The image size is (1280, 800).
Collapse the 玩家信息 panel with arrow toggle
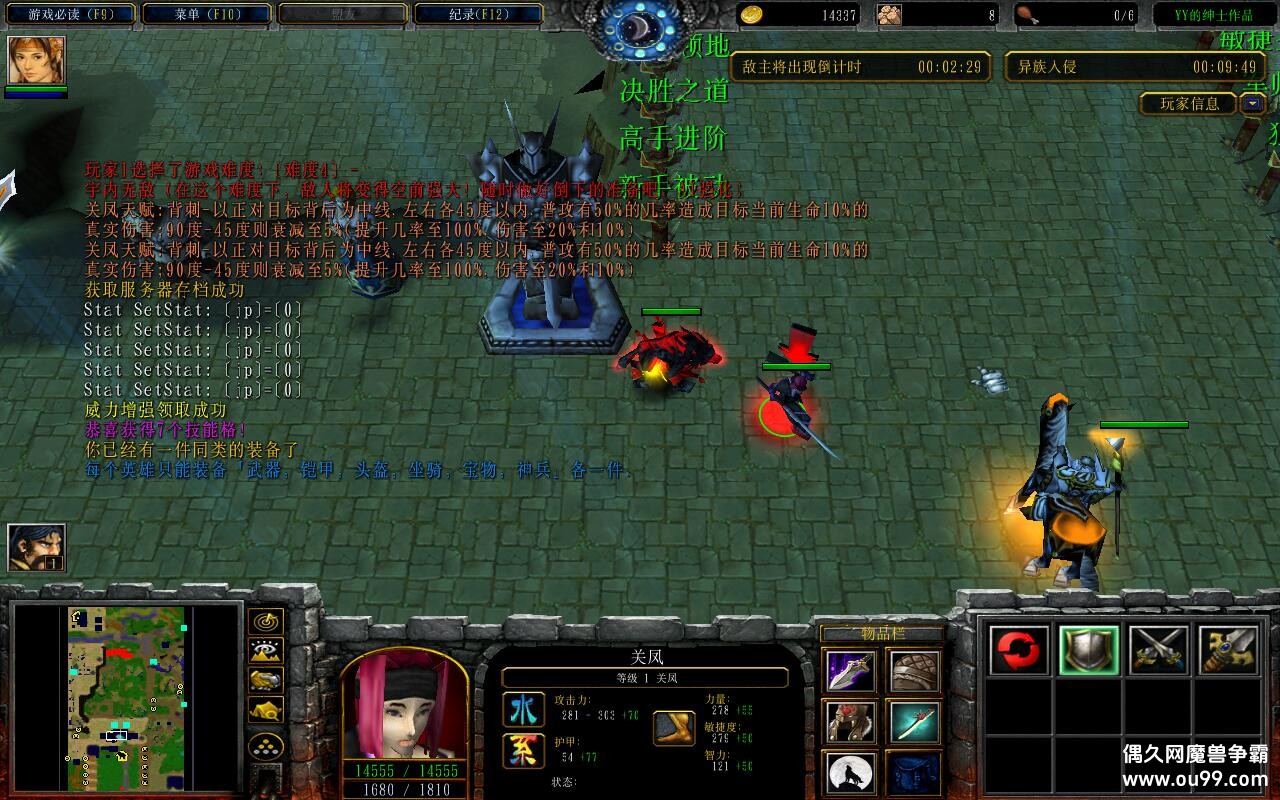pos(1253,103)
